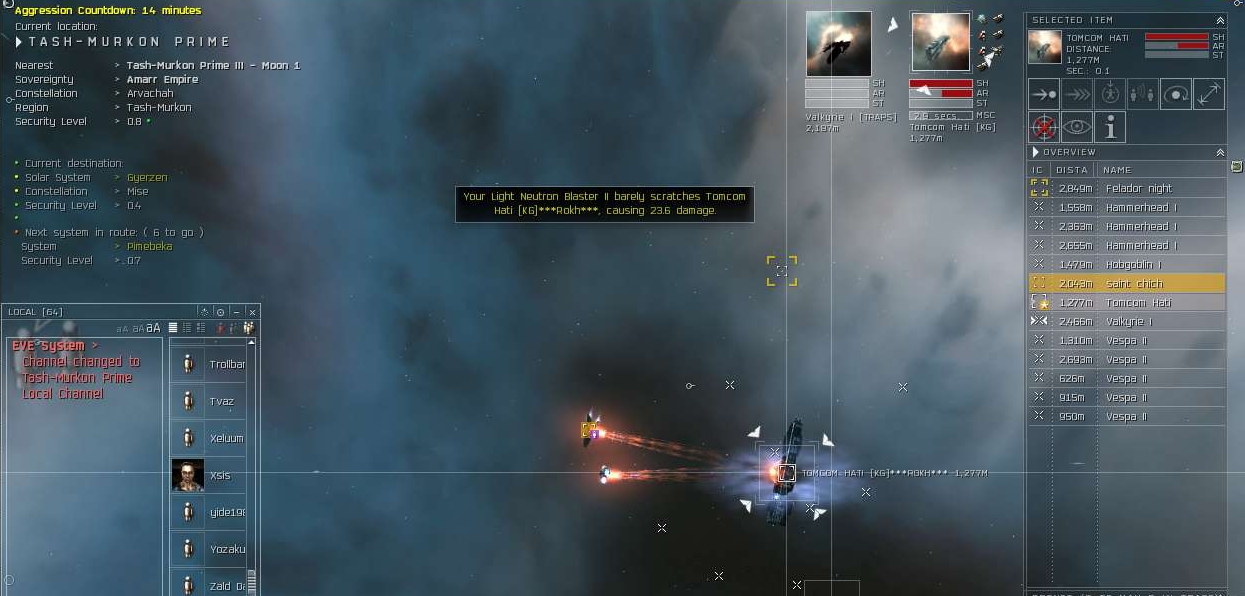This screenshot has height=596, width=1245.
Task: Activate the Orbit button for selected target
Action: tap(1176, 94)
